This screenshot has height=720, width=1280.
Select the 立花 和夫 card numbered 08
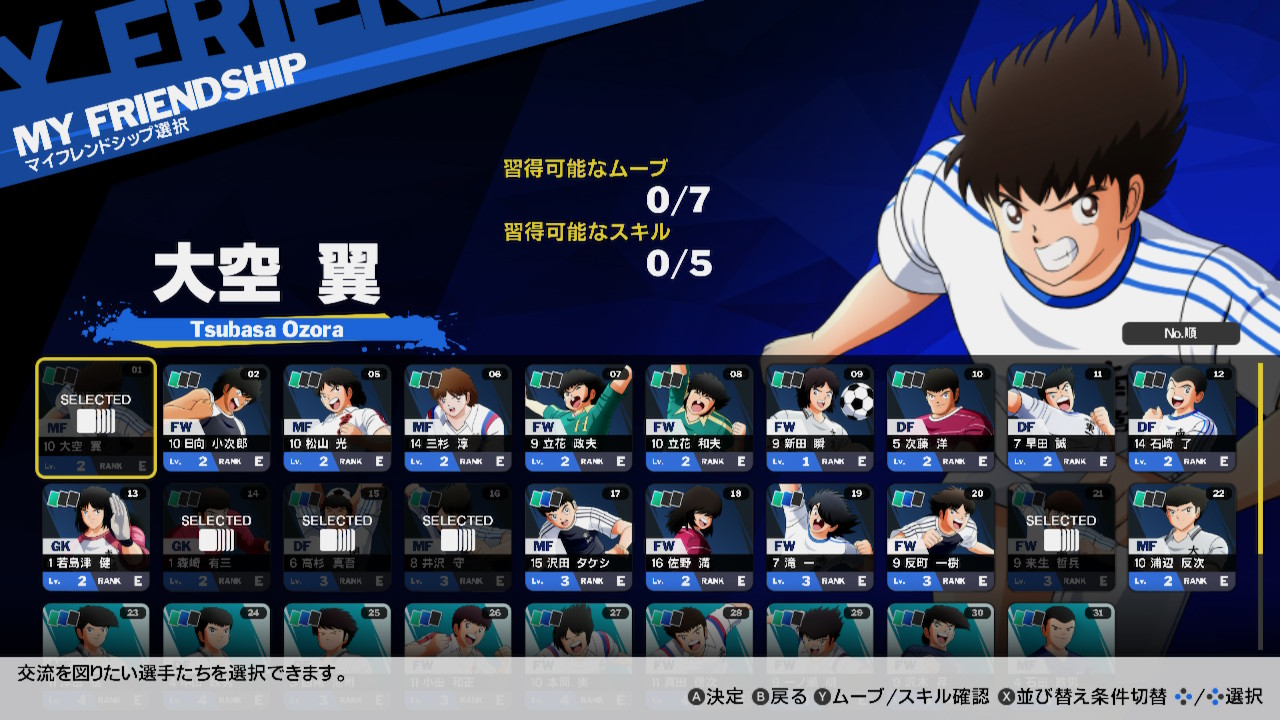(x=700, y=418)
